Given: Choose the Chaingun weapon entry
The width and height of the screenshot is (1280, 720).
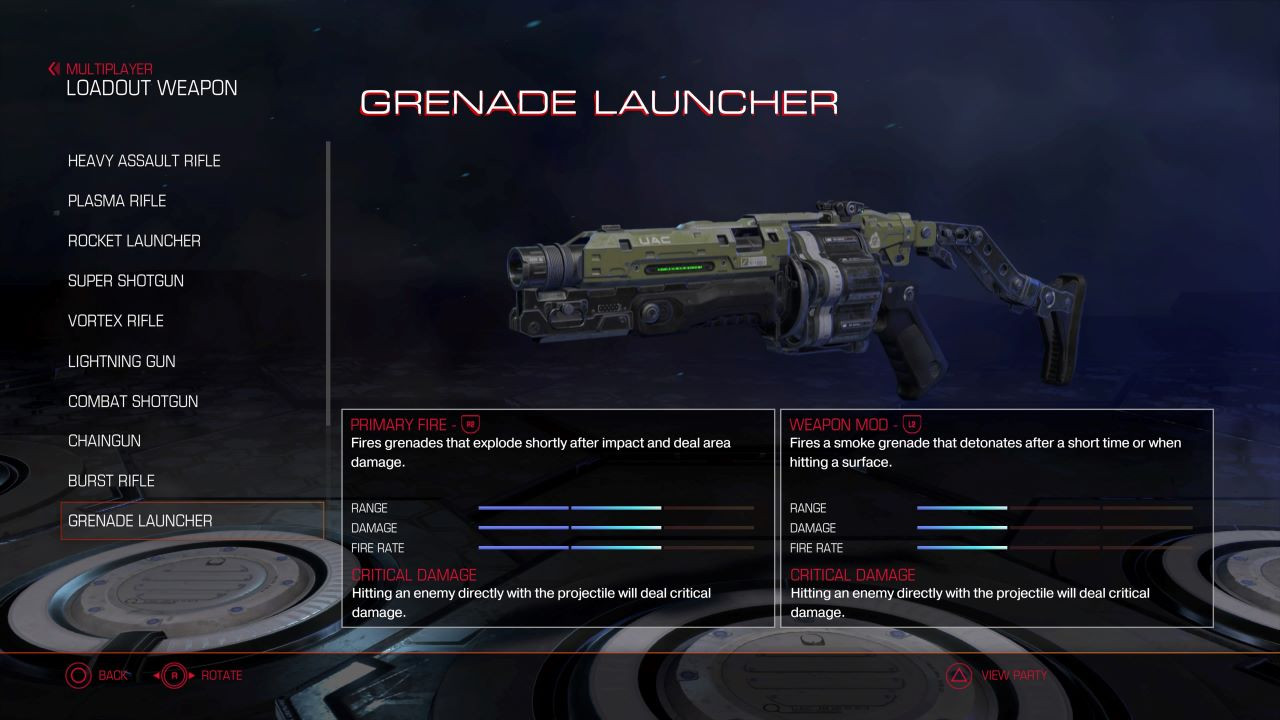Looking at the screenshot, I should tap(104, 441).
